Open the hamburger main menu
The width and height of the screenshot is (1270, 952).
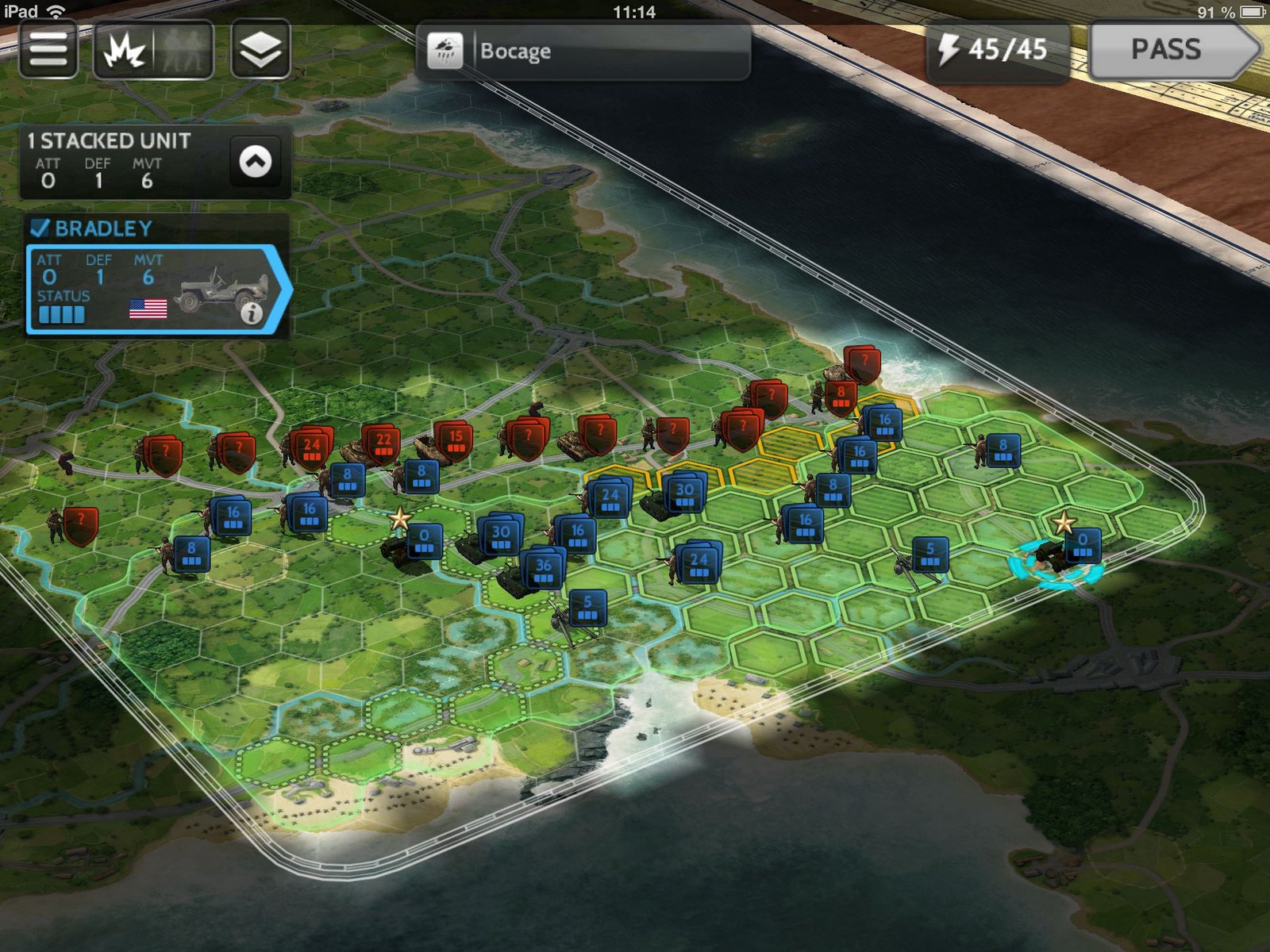point(48,50)
